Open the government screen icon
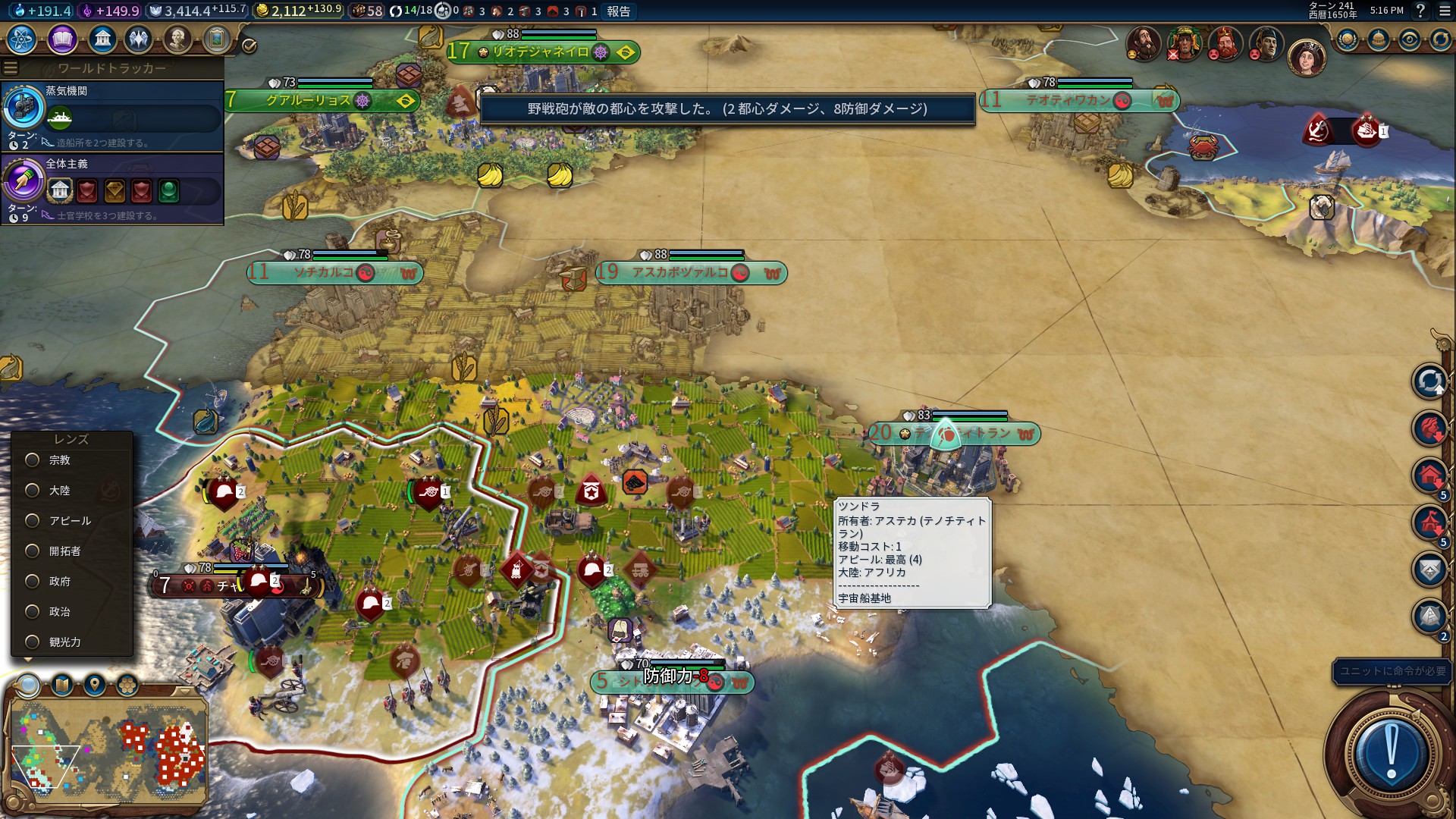1456x819 pixels. point(102,39)
